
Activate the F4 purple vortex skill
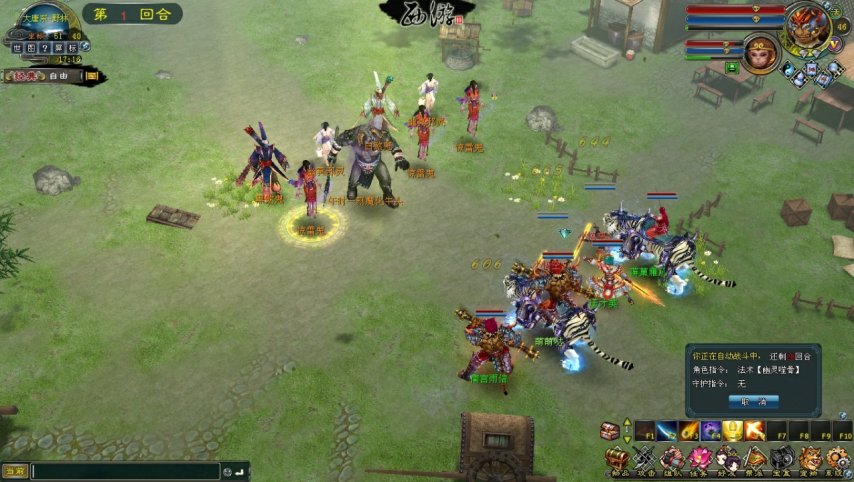pos(711,431)
